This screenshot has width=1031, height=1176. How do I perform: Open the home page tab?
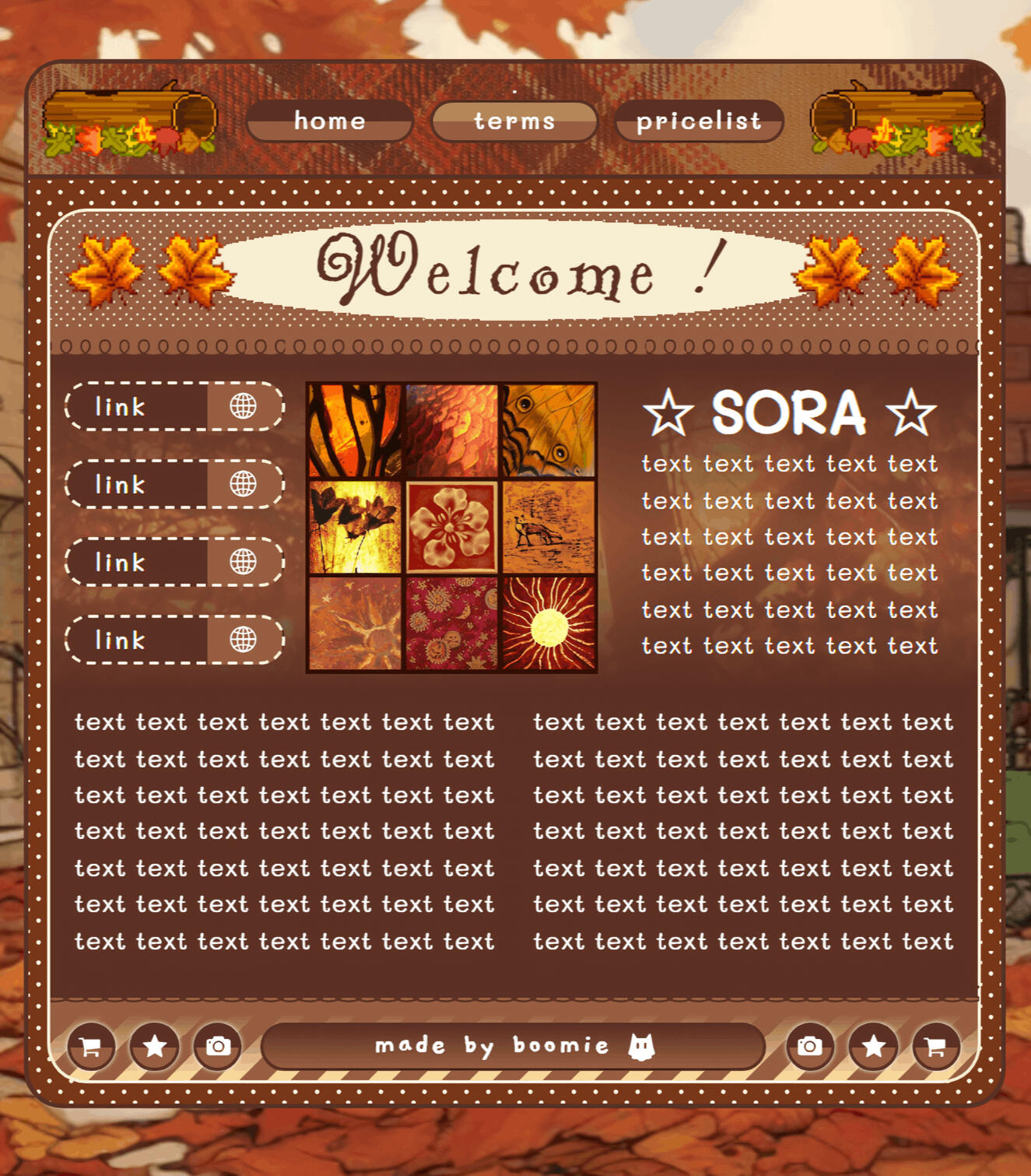(x=329, y=121)
